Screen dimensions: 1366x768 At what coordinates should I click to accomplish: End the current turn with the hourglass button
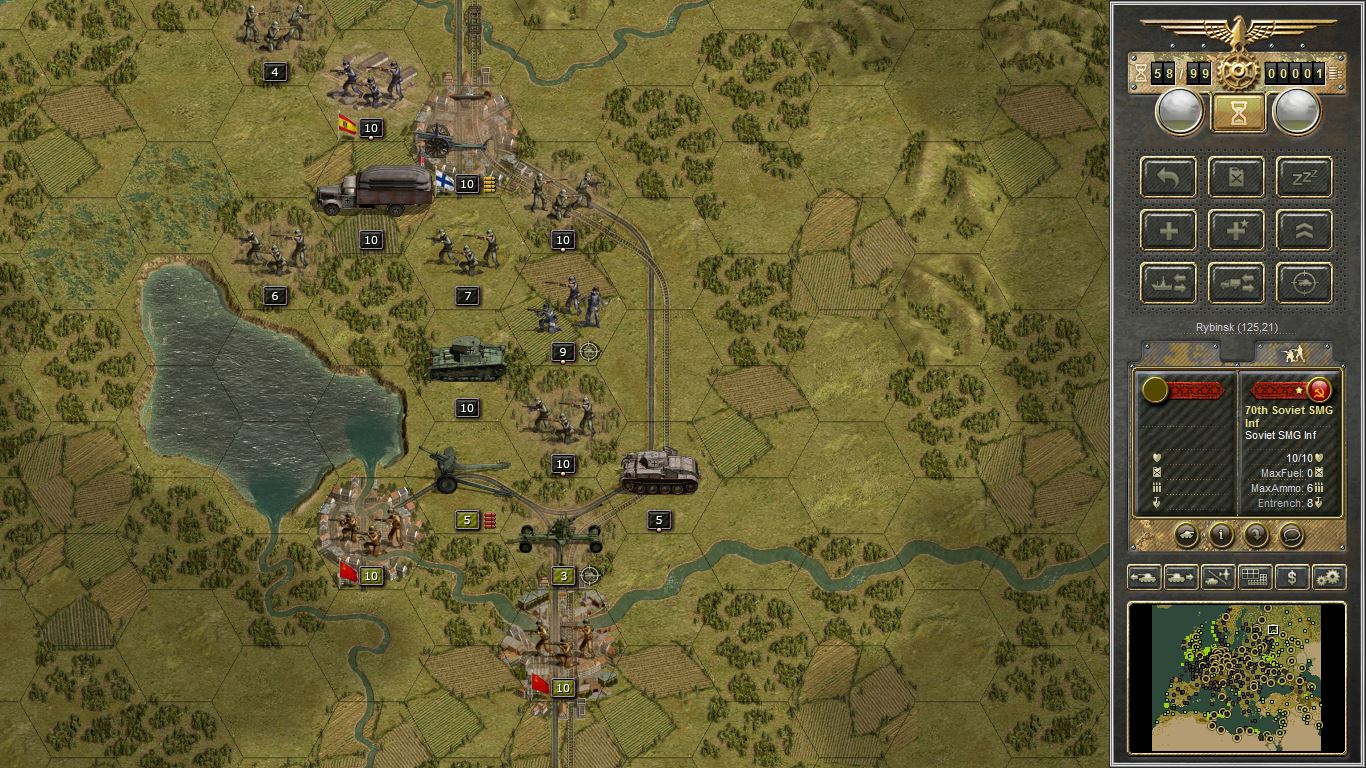point(1237,111)
